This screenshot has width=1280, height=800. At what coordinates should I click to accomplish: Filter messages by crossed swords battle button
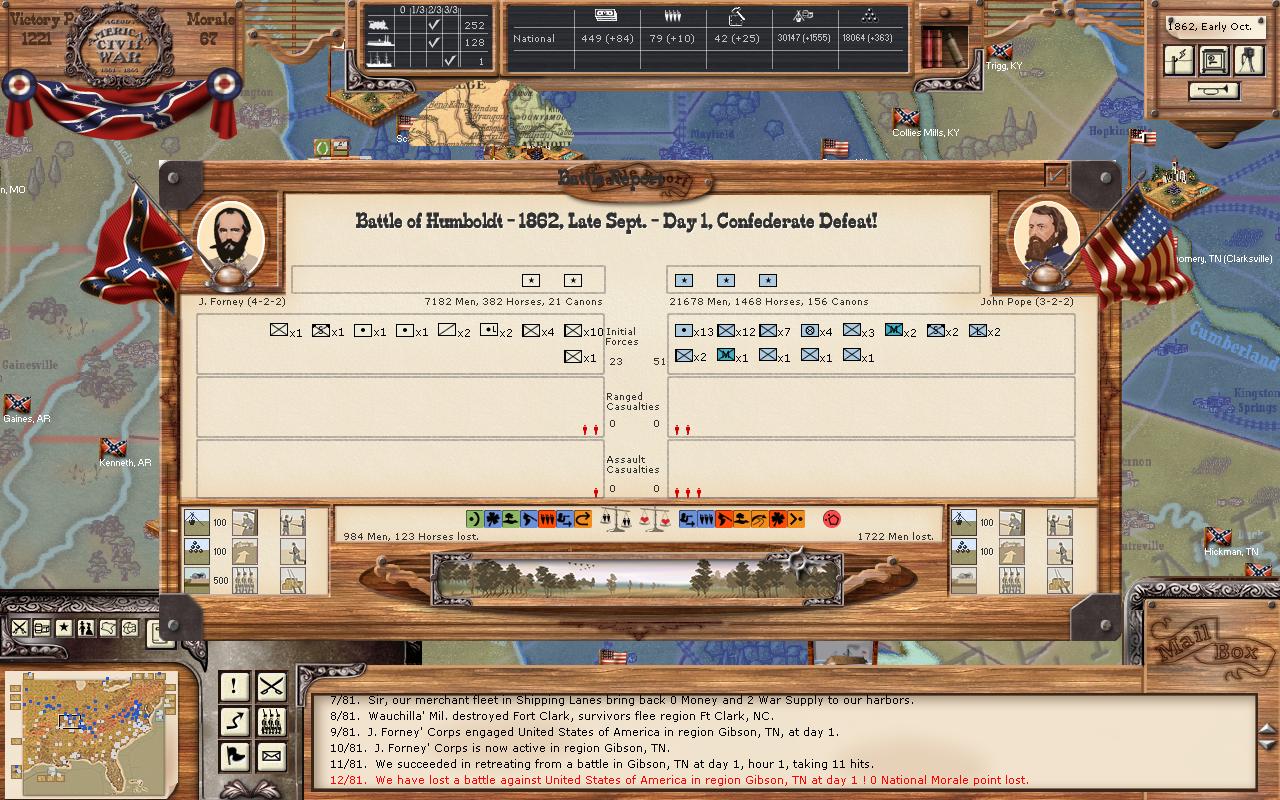click(x=271, y=686)
